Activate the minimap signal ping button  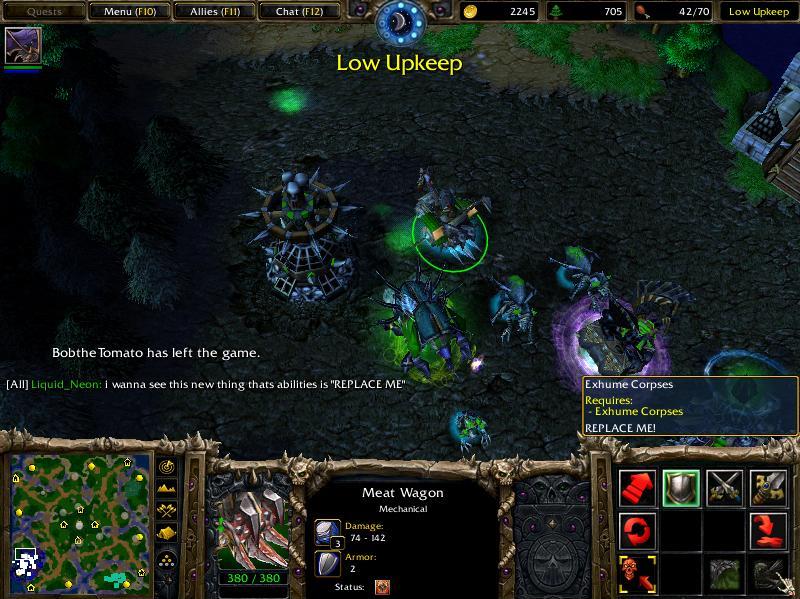[166, 468]
